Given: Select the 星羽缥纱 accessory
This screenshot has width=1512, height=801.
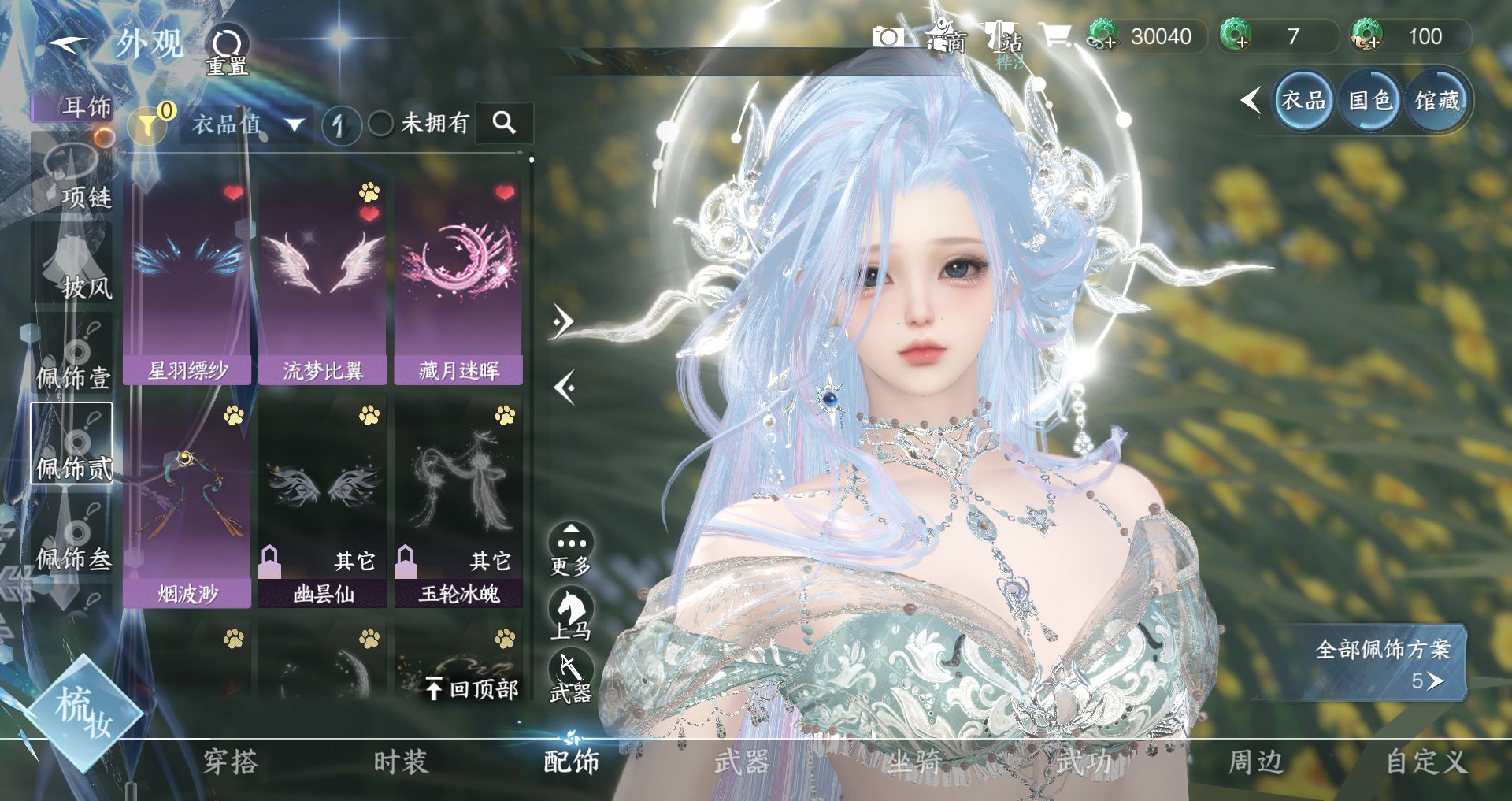Looking at the screenshot, I should tap(187, 281).
